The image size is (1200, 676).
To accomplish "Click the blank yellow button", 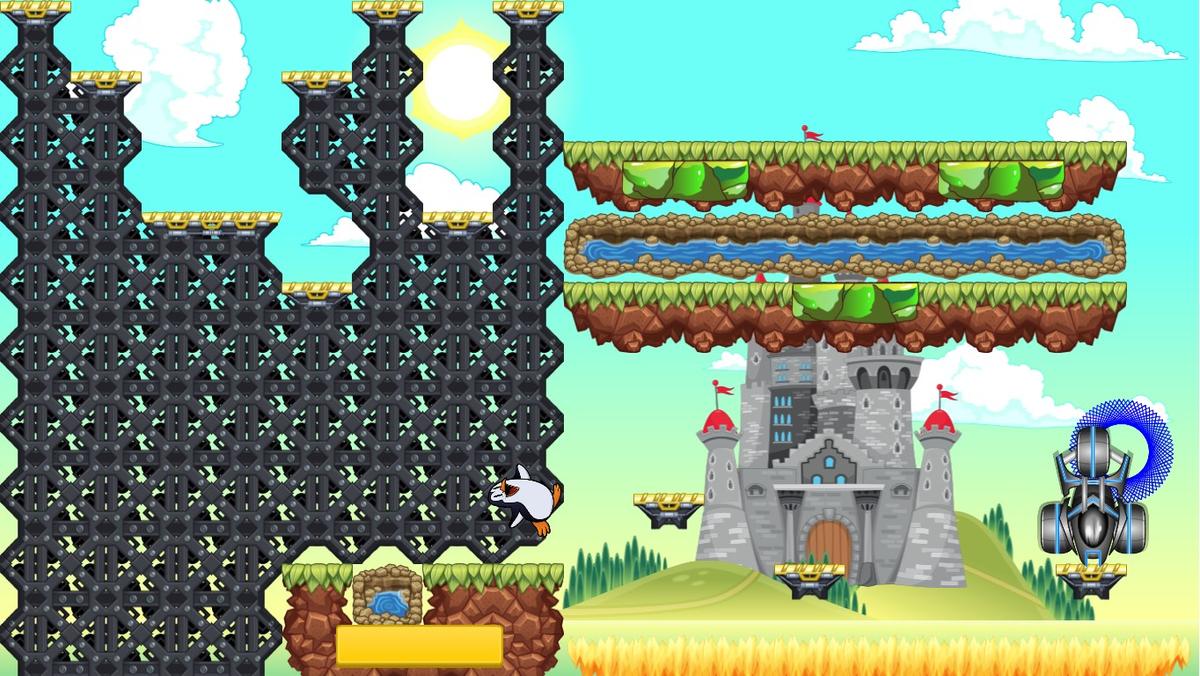I will [x=419, y=645].
